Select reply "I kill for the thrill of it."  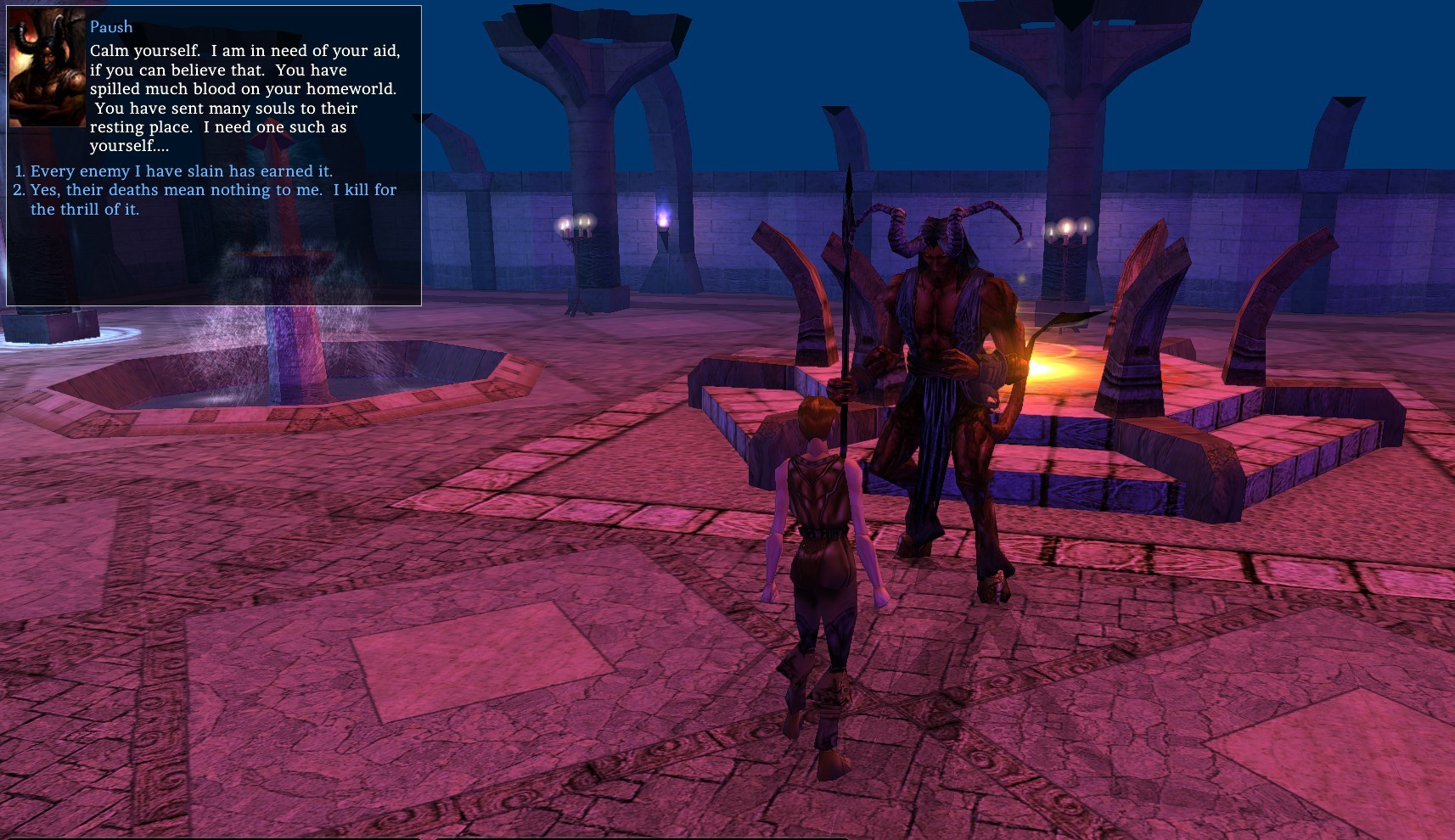[x=212, y=199]
